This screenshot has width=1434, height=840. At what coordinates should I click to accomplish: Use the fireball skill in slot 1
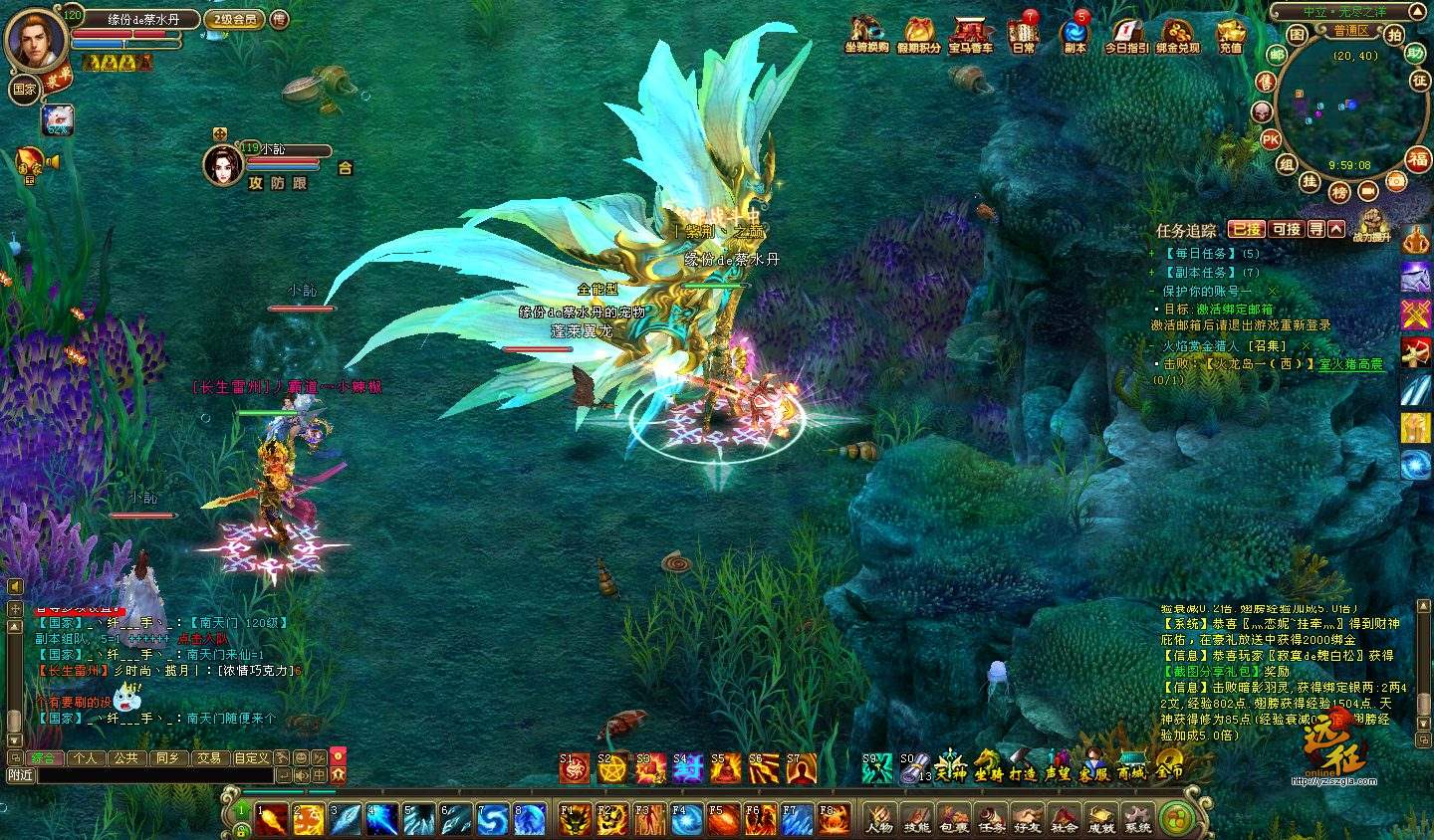(x=272, y=819)
